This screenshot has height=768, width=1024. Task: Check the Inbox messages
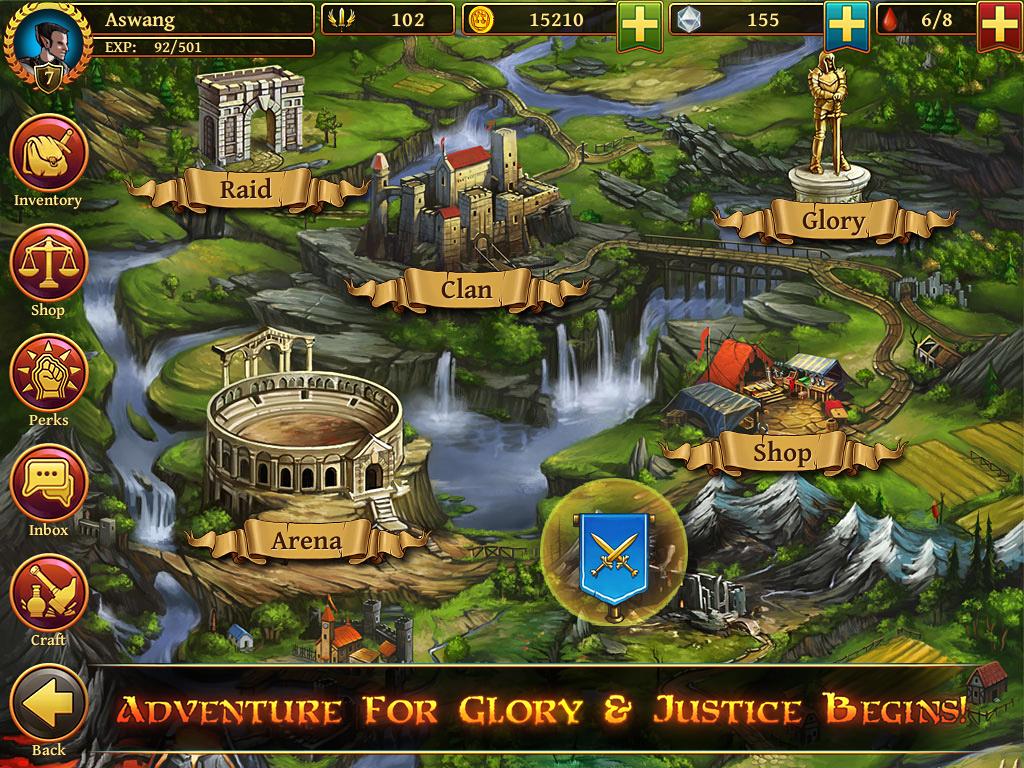[x=48, y=483]
